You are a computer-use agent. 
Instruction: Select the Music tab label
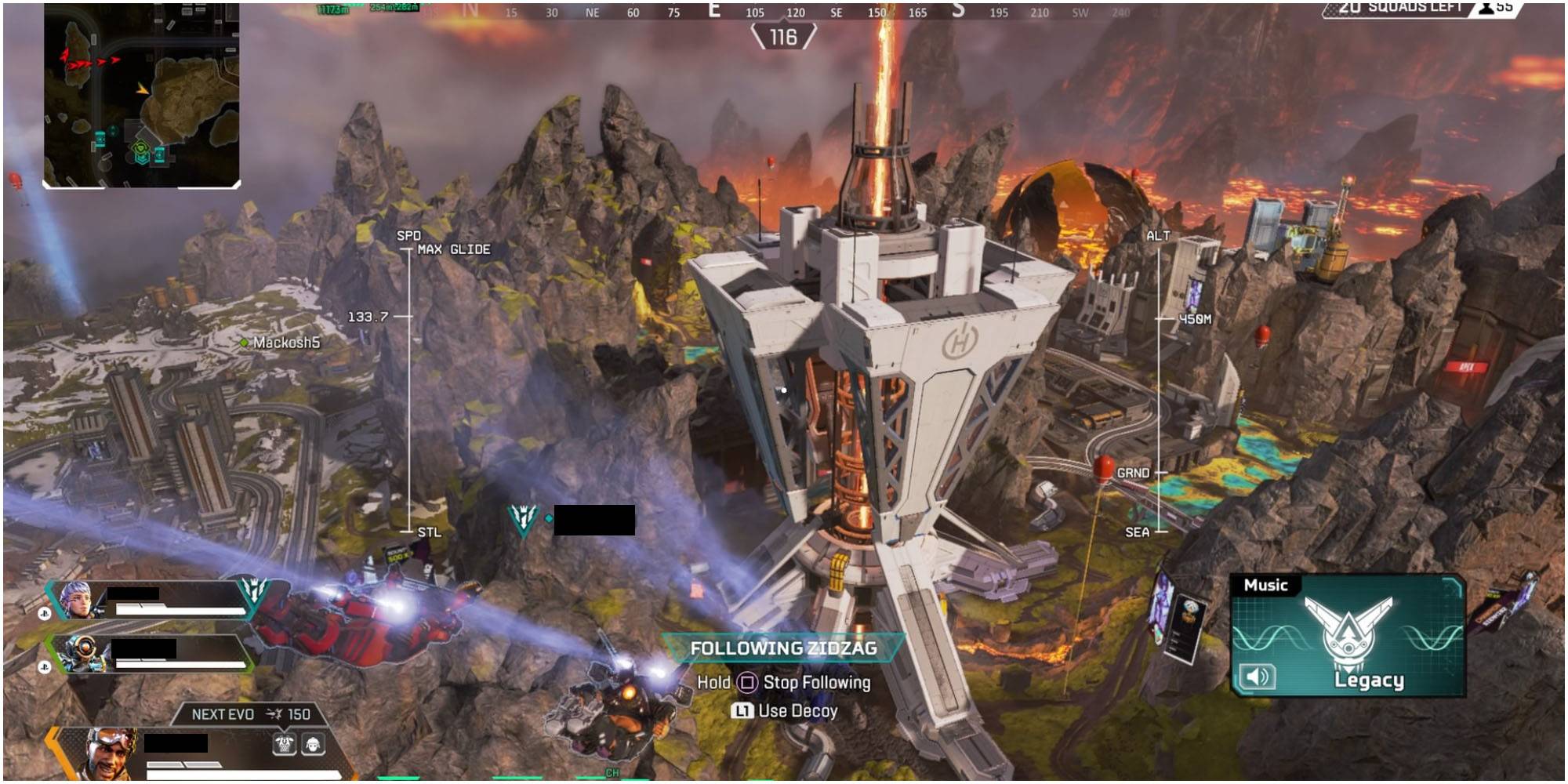pyautogui.click(x=1265, y=585)
